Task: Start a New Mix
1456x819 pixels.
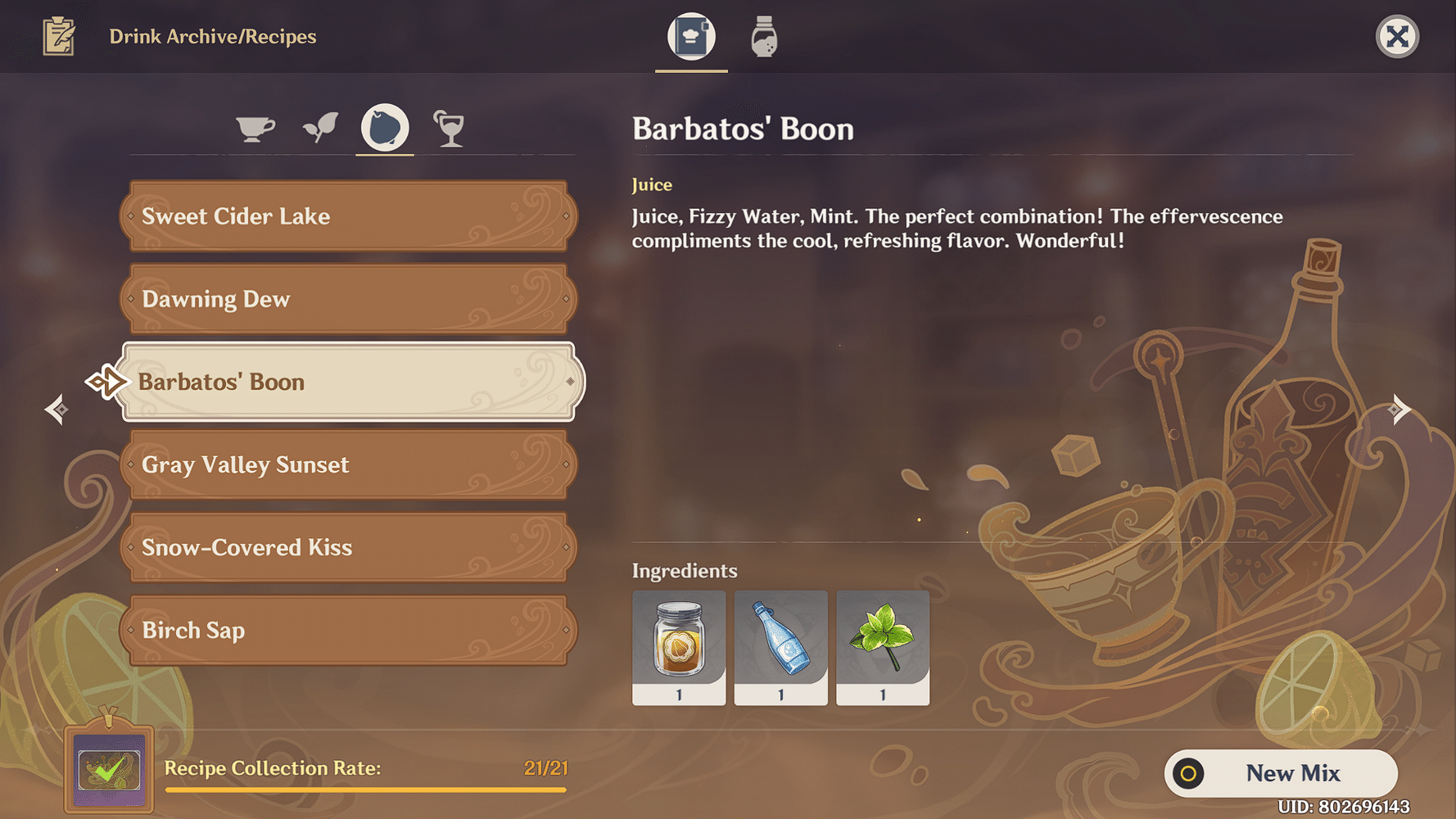Action: coord(1281,773)
